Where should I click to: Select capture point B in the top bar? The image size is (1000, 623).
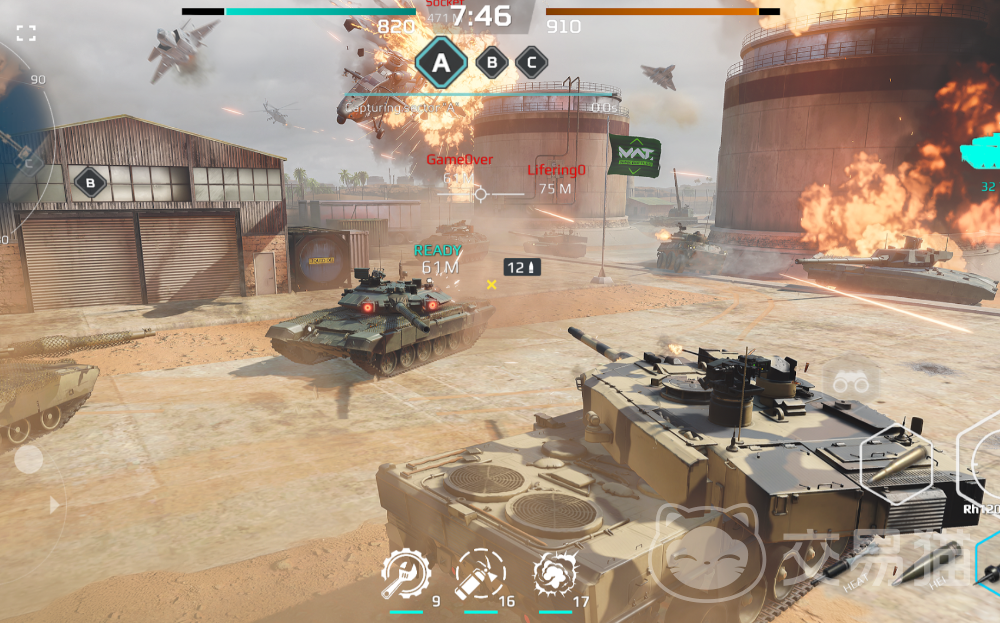click(491, 63)
